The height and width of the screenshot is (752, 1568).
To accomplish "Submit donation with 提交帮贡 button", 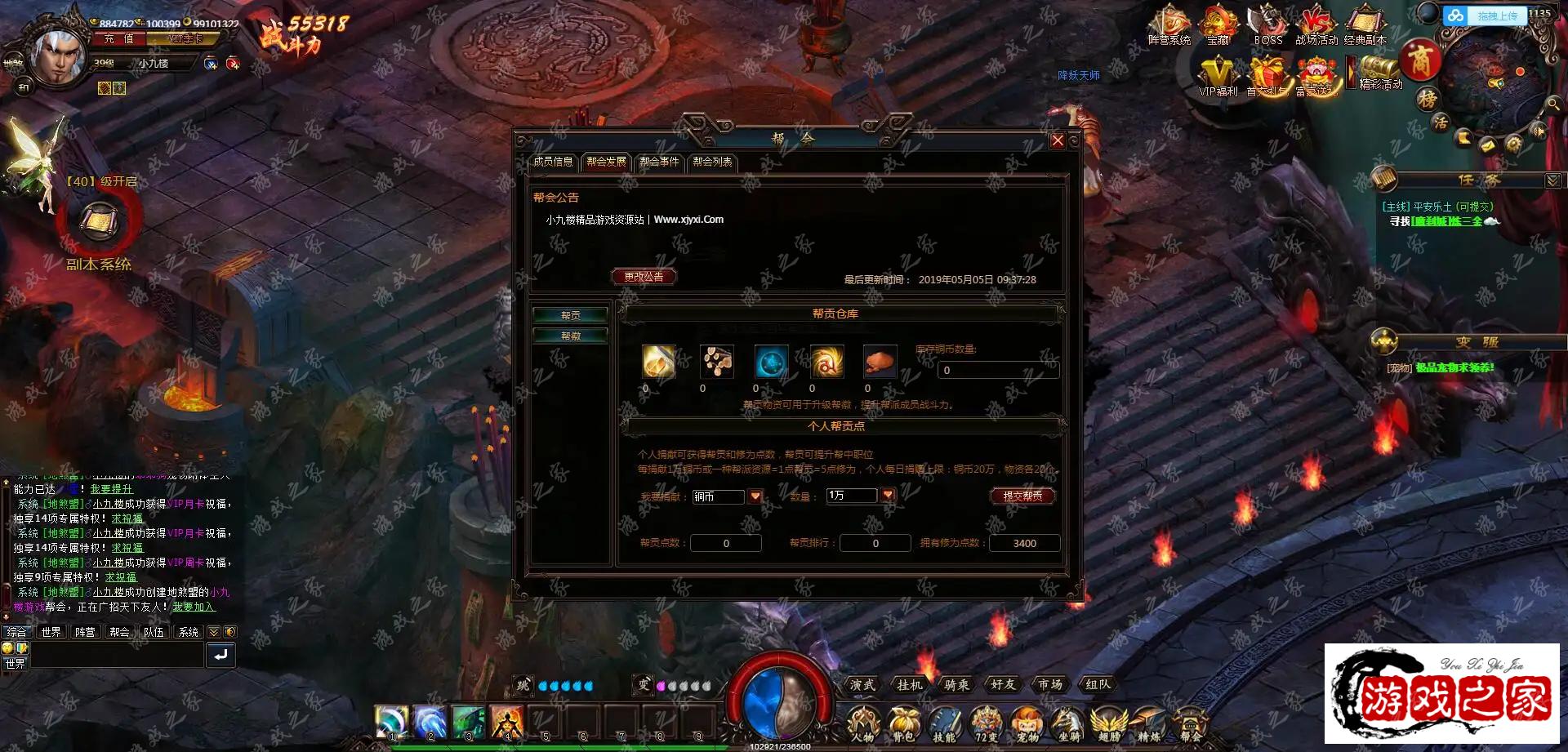I will click(1022, 496).
